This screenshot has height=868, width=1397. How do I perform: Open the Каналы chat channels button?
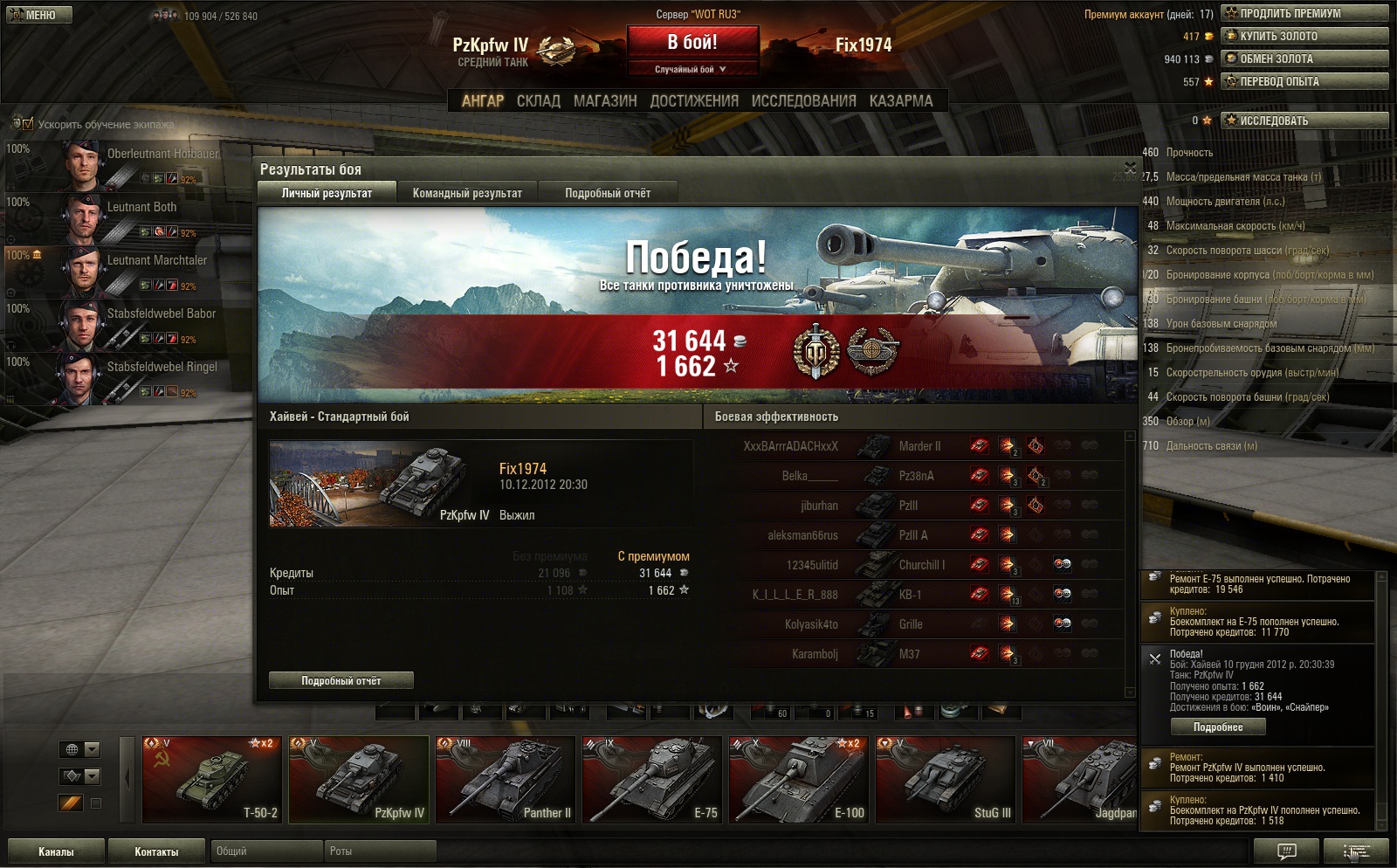tap(56, 851)
